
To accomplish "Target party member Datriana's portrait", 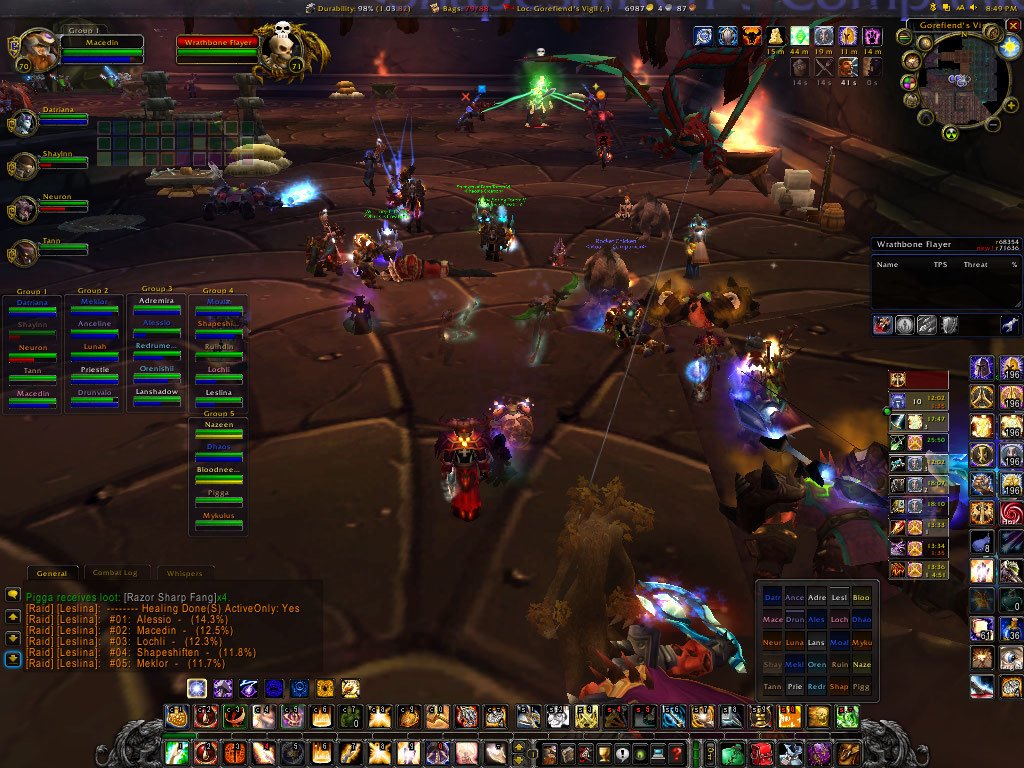I will [24, 122].
